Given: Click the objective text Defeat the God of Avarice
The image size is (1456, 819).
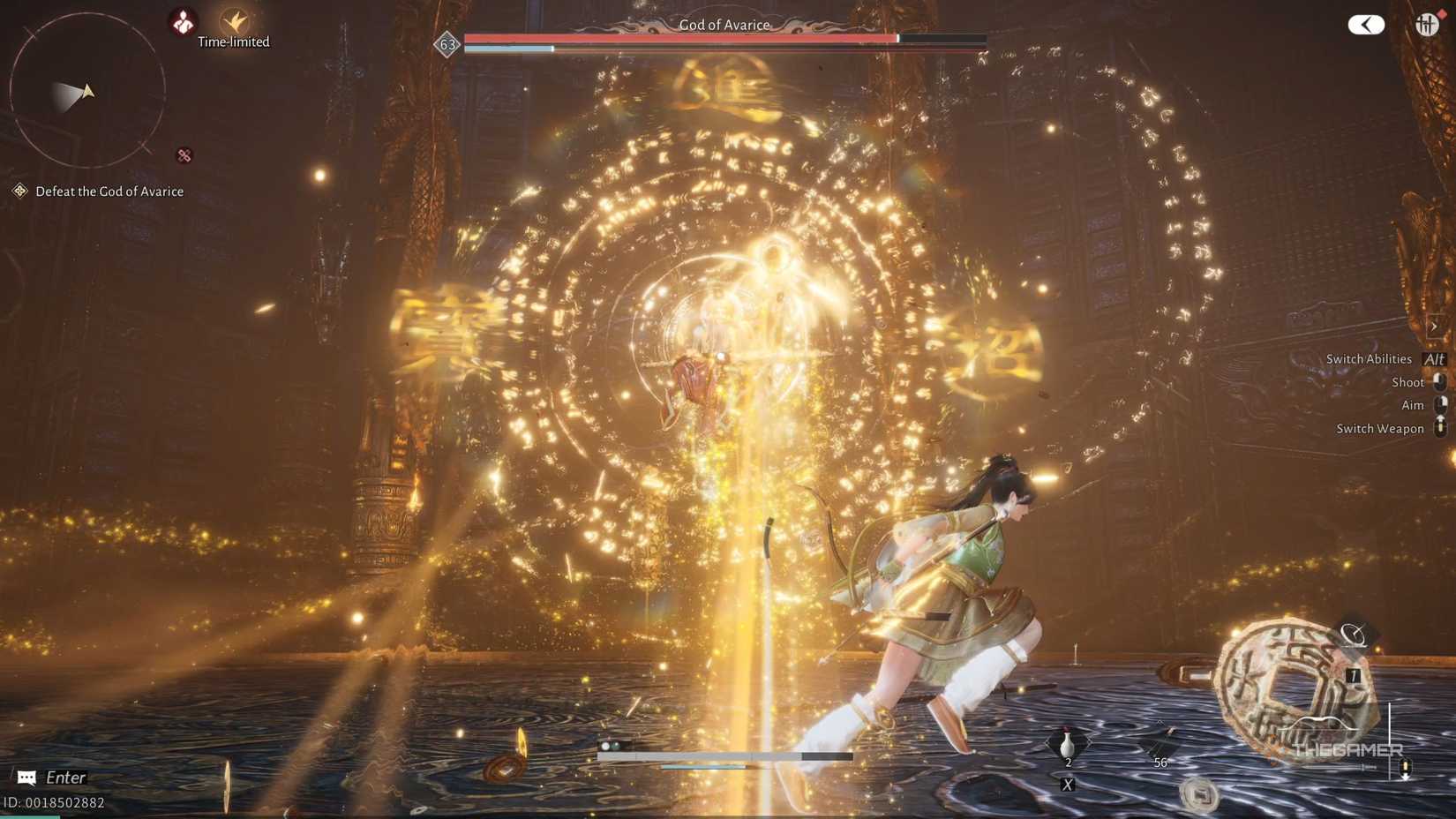Looking at the screenshot, I should (109, 191).
